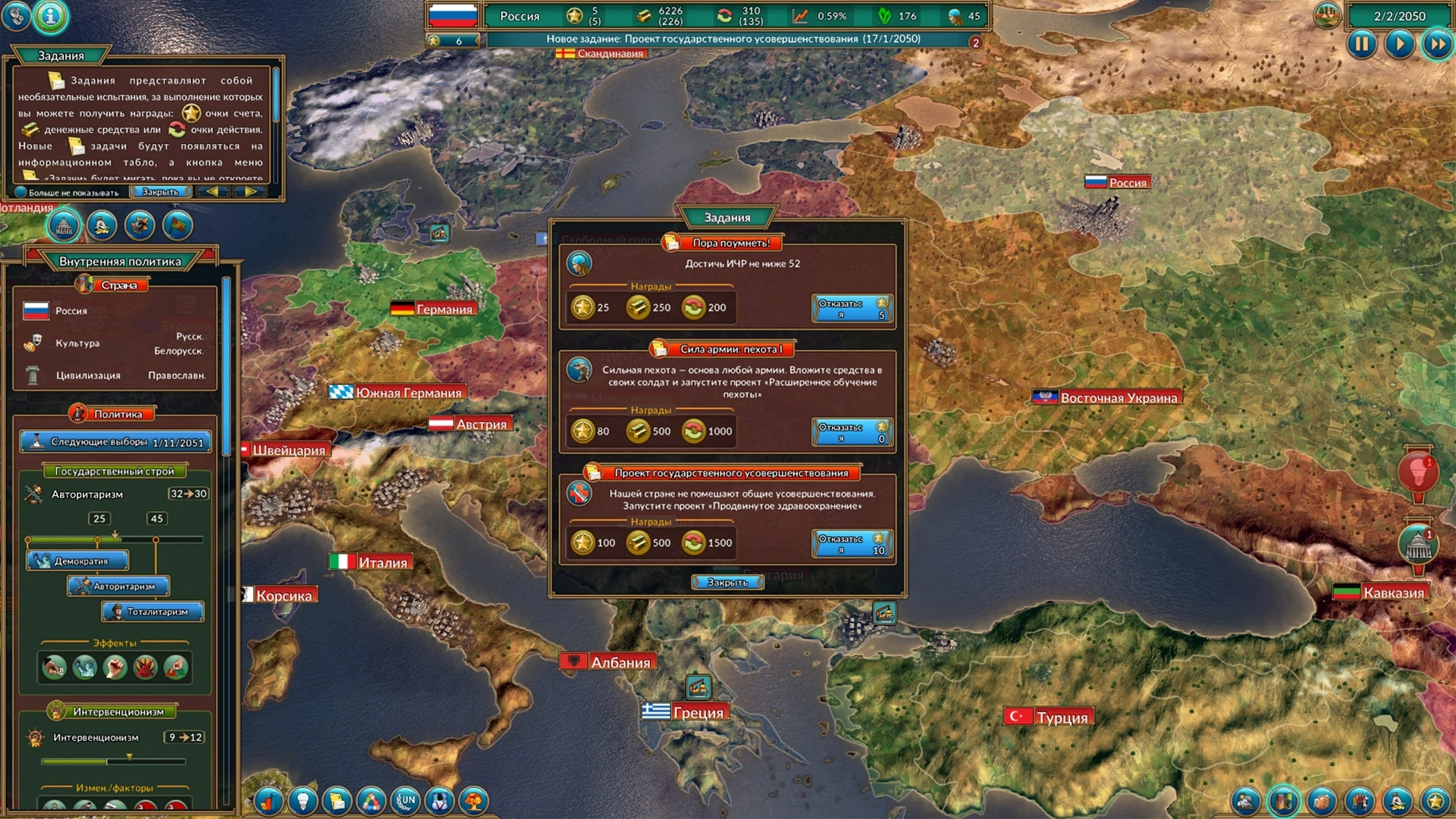Open the info button in the top corner

[x=51, y=16]
